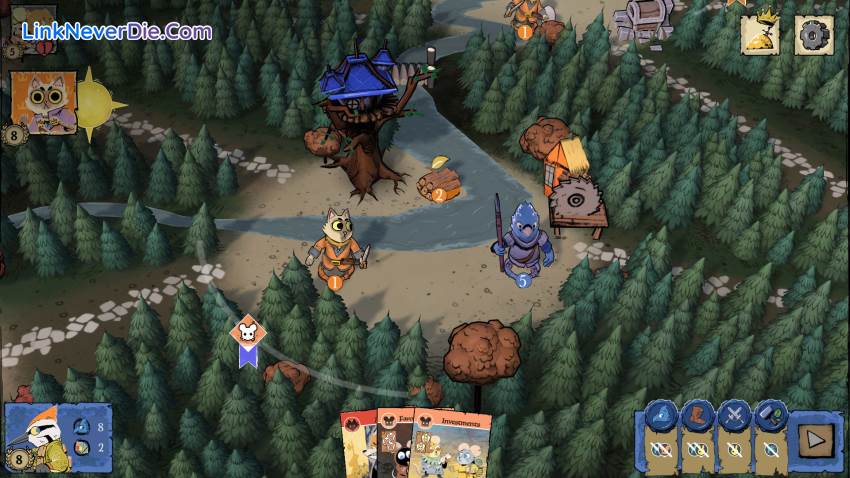Select the build action icon
850x478 pixels.
769,416
